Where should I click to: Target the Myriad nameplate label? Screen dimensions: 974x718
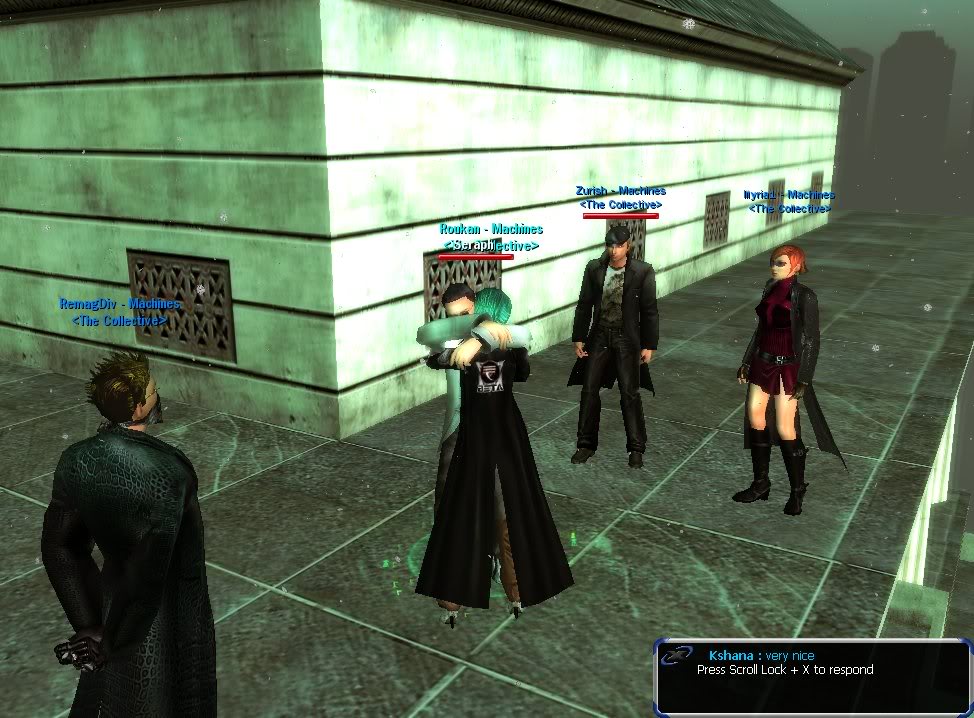tap(789, 196)
